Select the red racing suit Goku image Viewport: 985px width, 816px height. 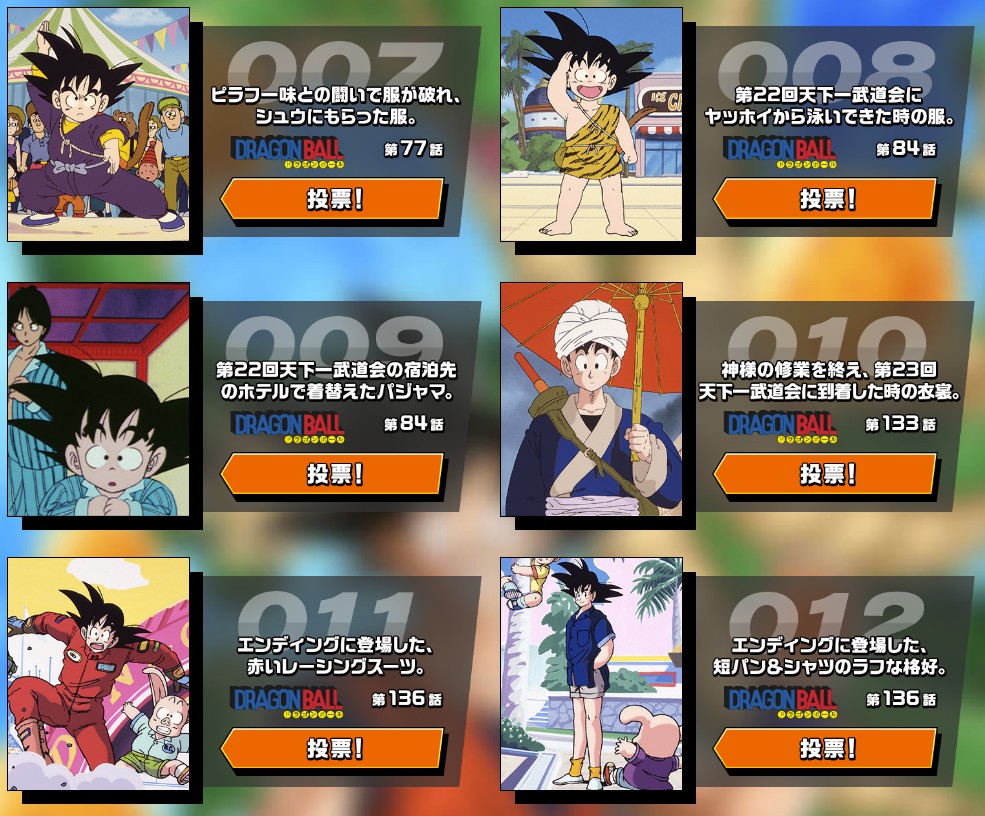point(98,674)
